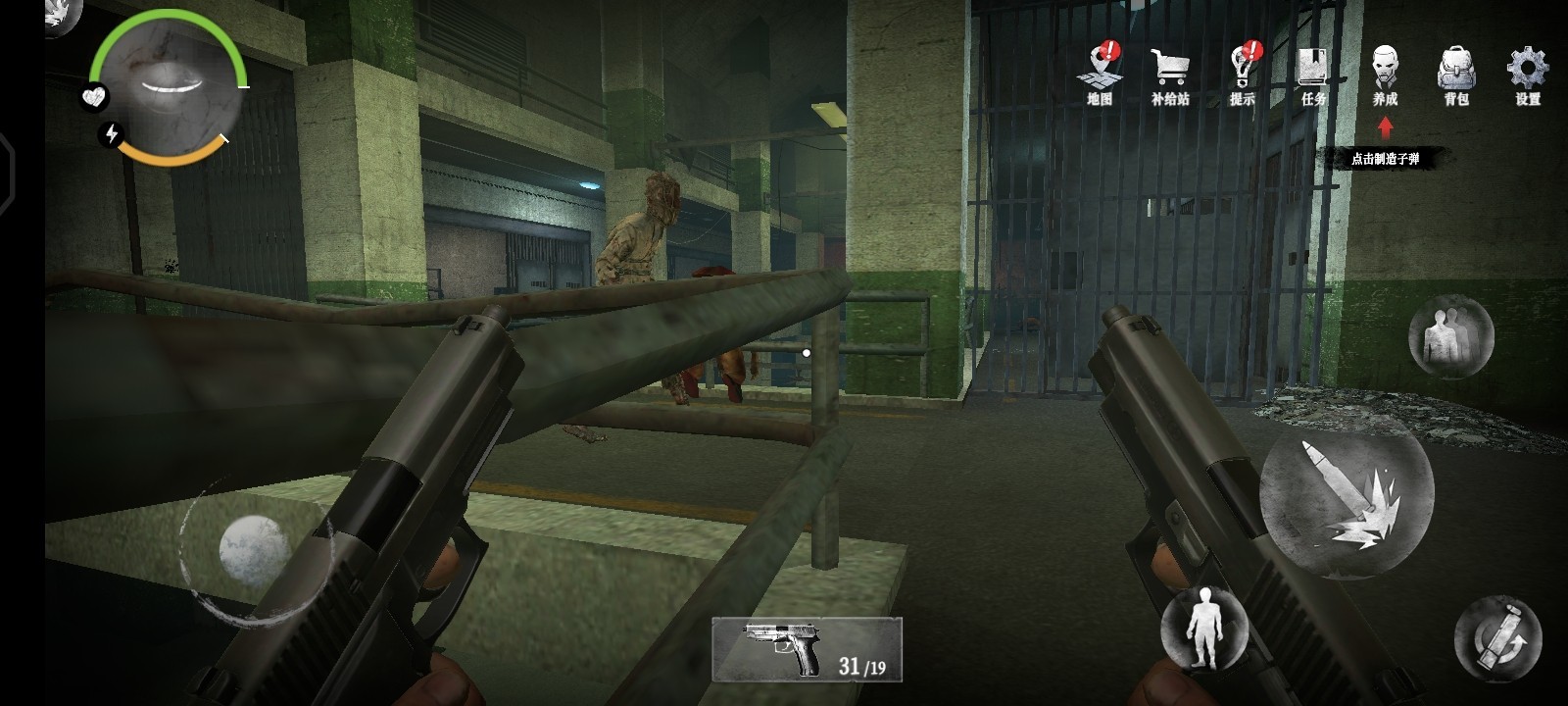Toggle the standing figure stance button
The height and width of the screenshot is (706, 1568).
1203,629
